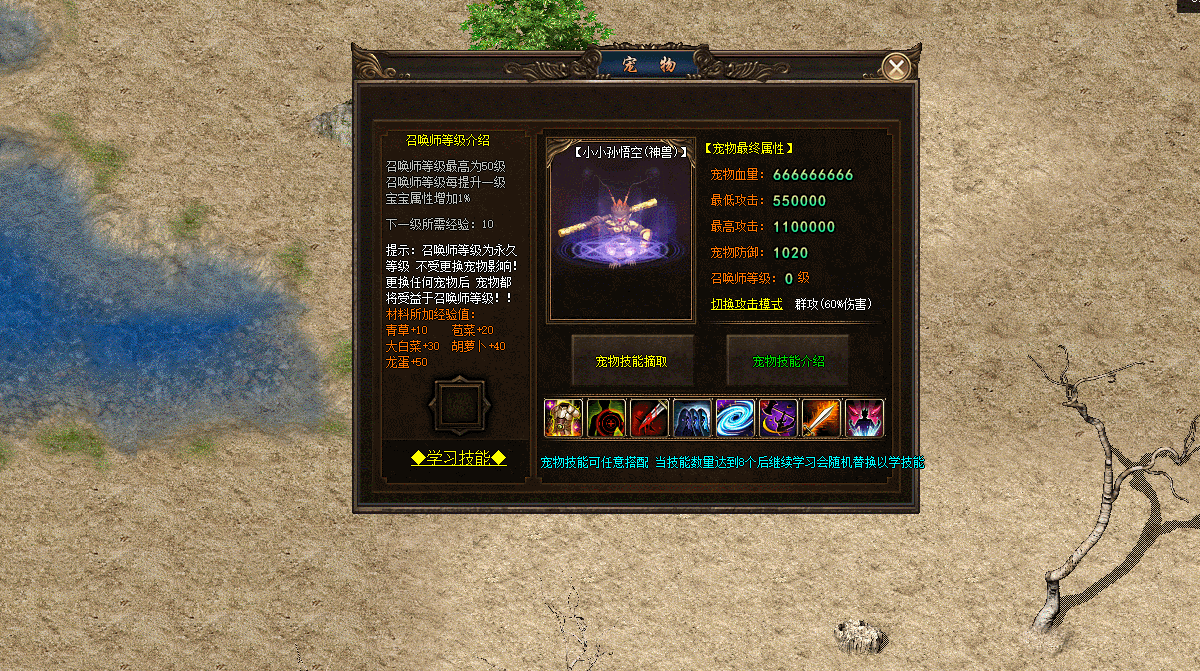Click the 宠物技能摘取 button
This screenshot has height=671, width=1200.
(631, 361)
